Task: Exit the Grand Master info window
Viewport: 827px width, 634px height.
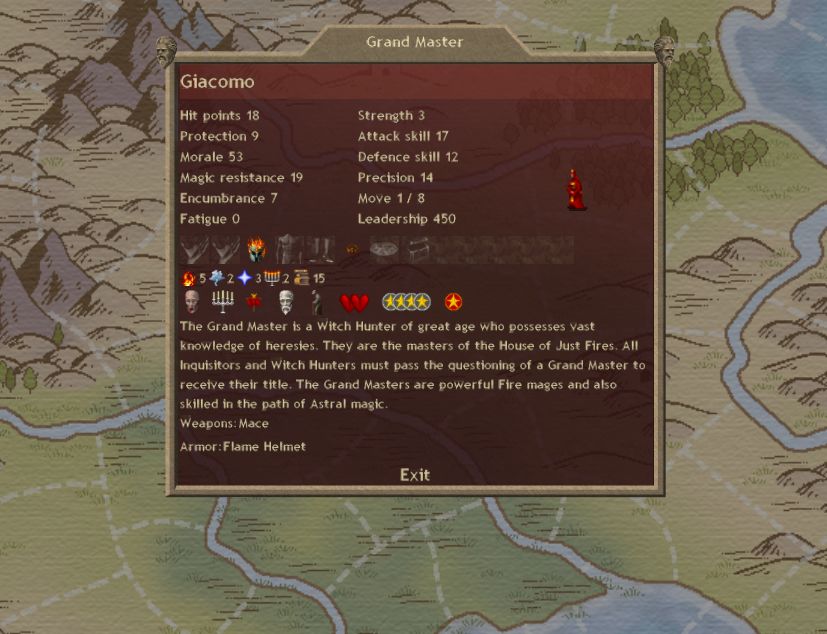Action: [x=414, y=475]
